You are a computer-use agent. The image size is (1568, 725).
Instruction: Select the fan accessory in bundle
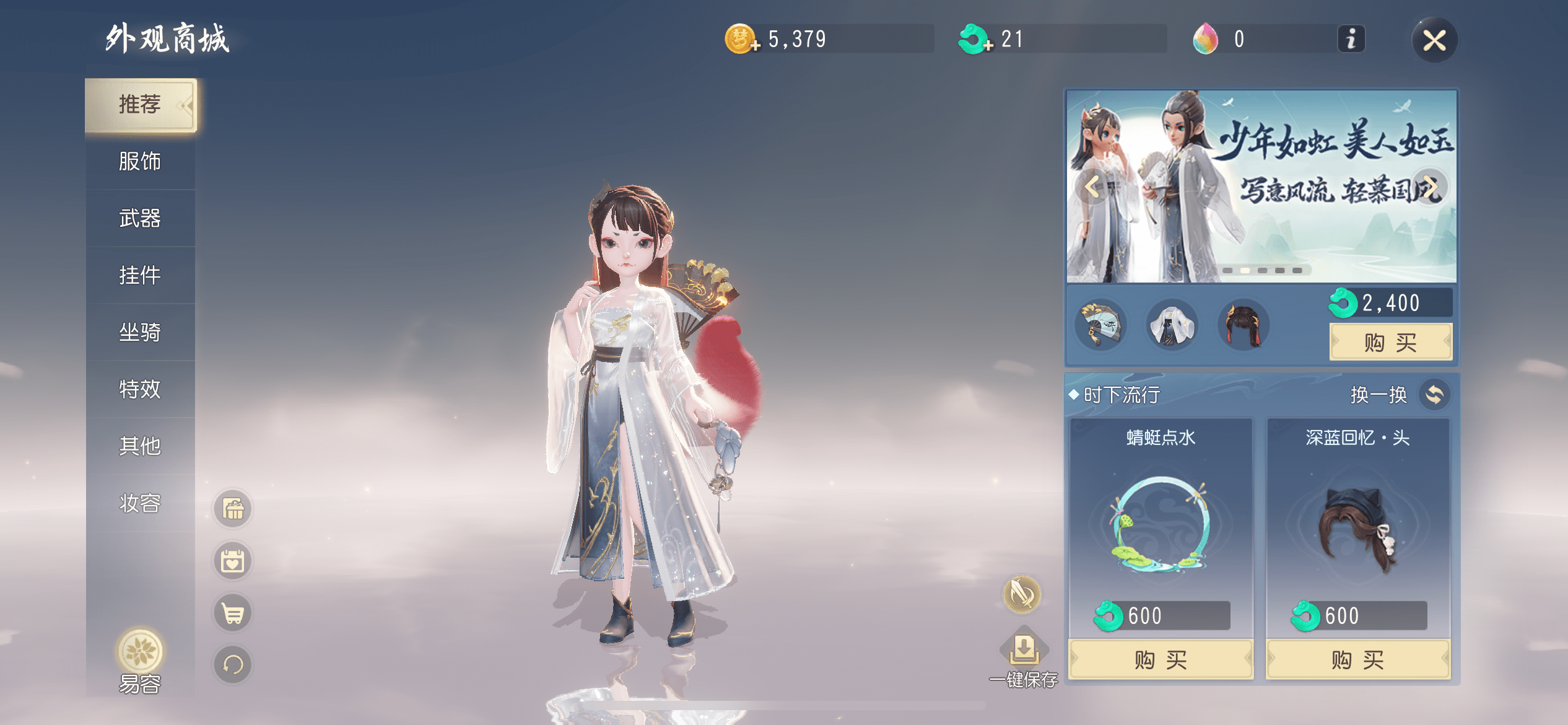click(1101, 325)
